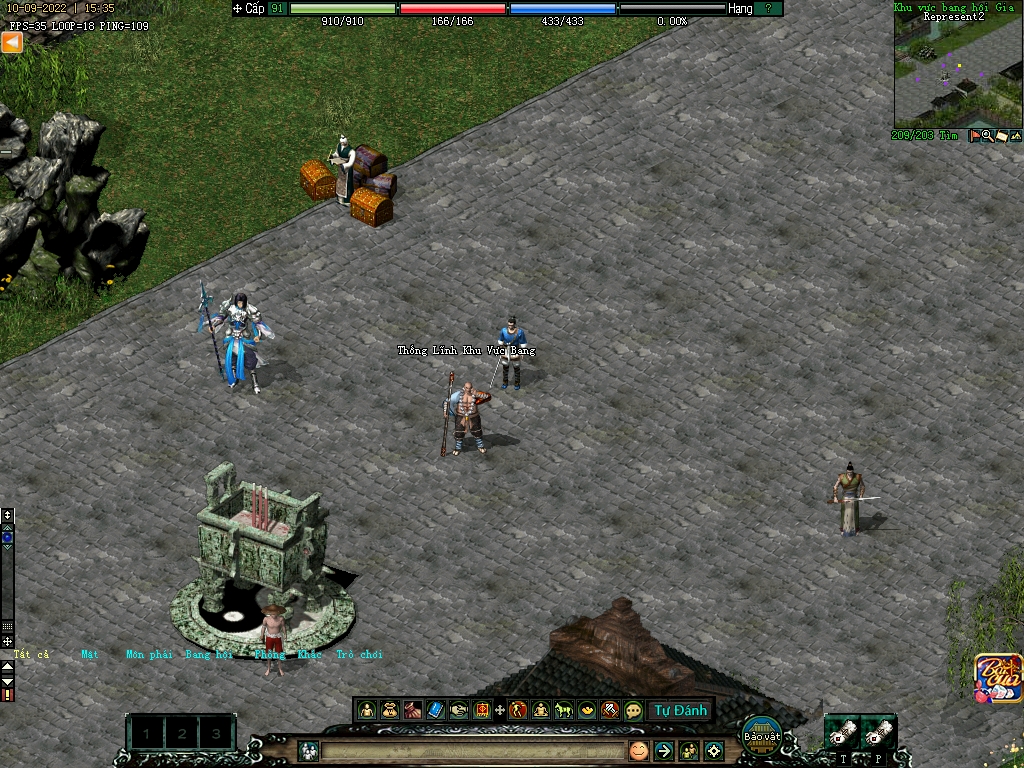Open the Bảo vật treasure shop
The image size is (1024, 768).
[761, 735]
